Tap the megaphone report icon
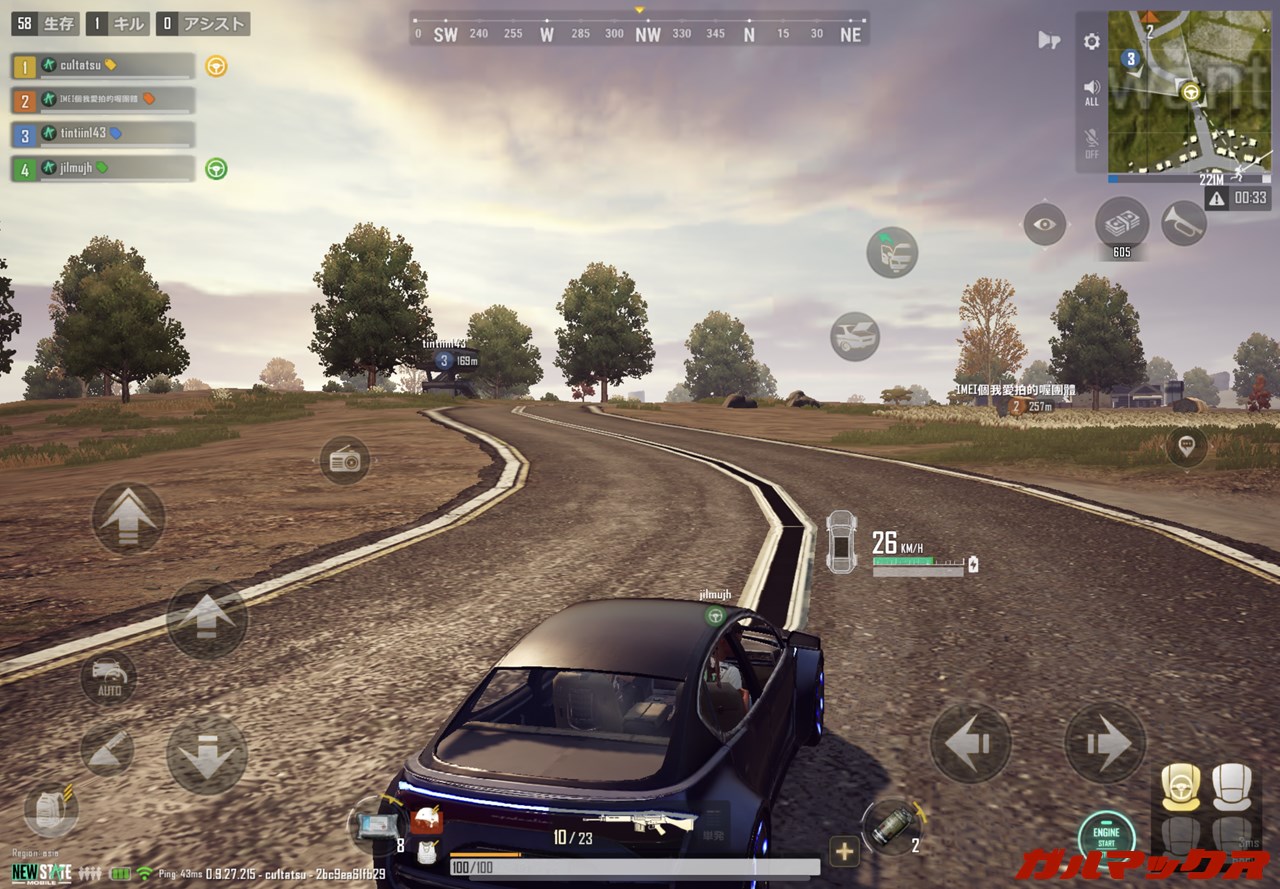 coord(1048,40)
